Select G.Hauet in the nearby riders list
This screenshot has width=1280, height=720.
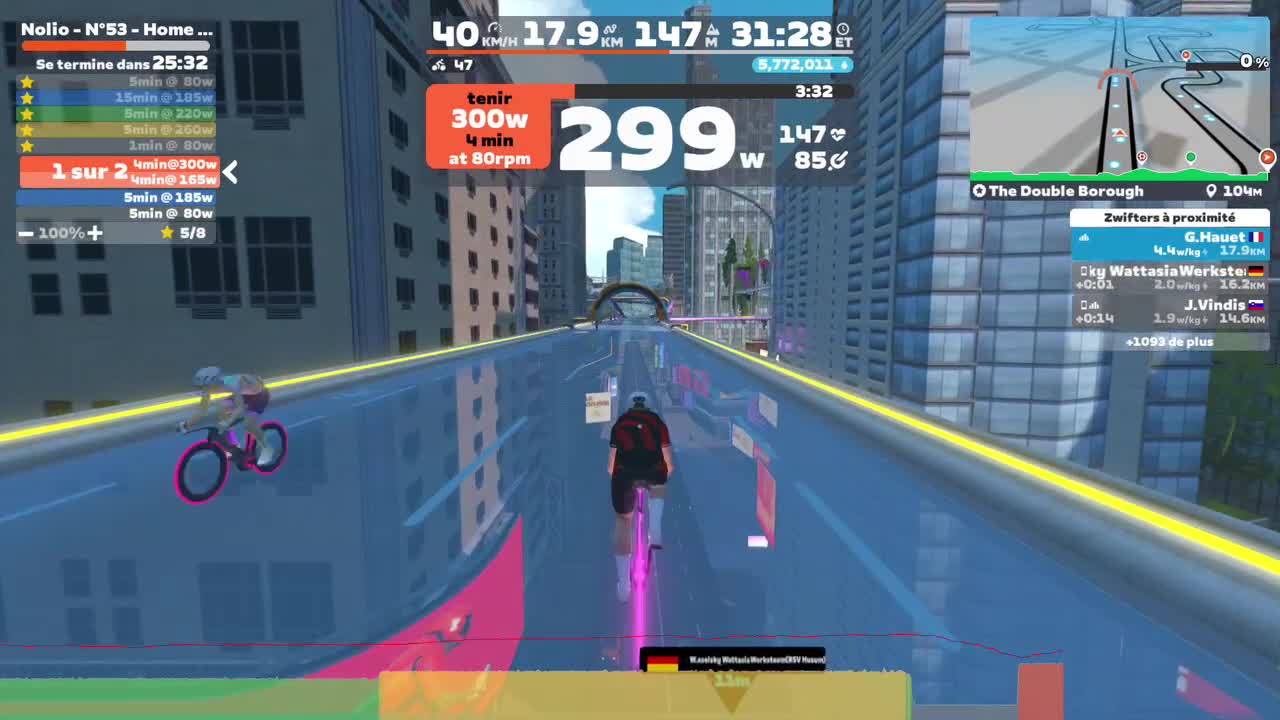(x=1170, y=243)
